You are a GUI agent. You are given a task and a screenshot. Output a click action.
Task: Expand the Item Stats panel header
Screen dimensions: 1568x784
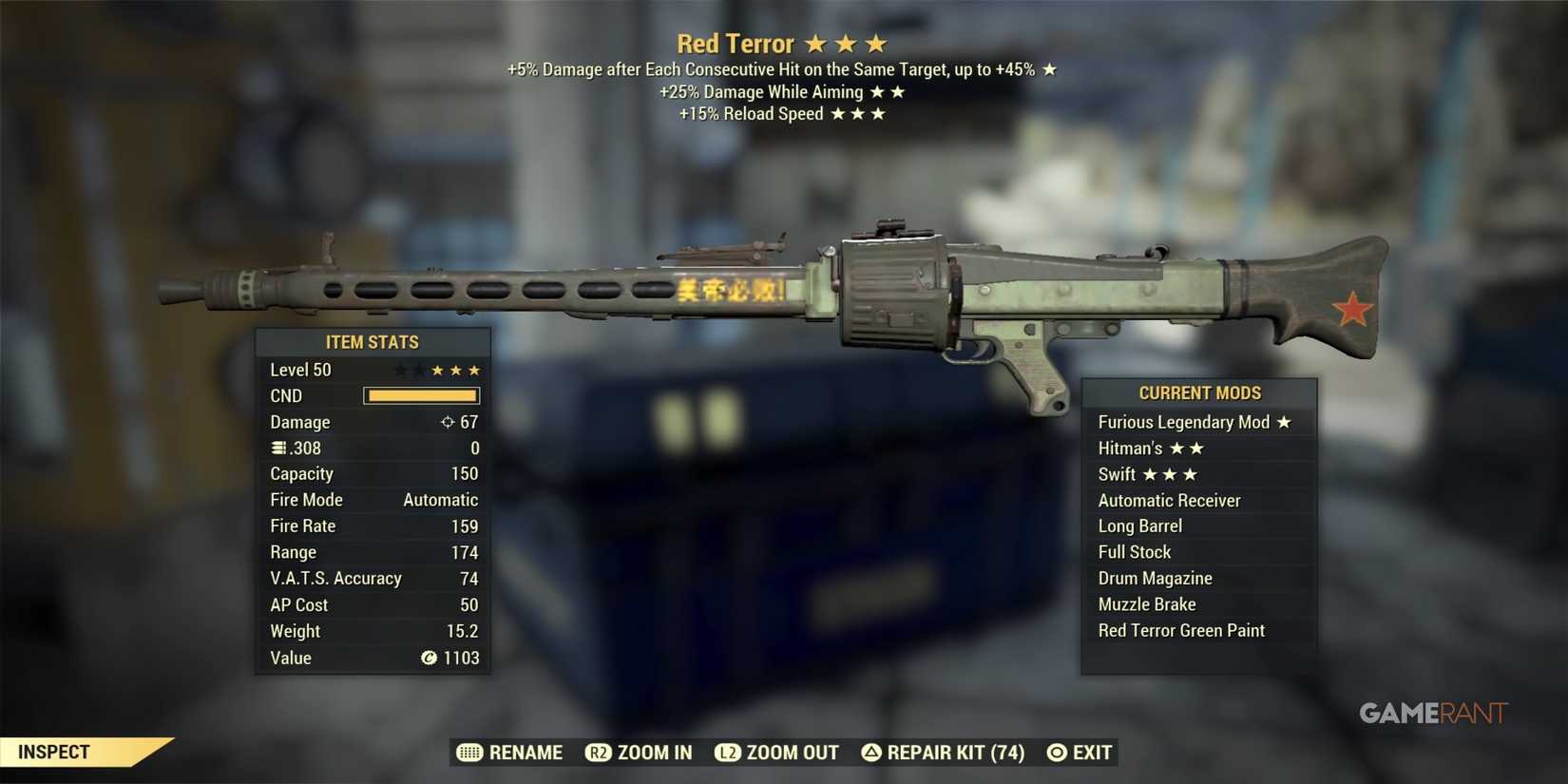coord(373,341)
